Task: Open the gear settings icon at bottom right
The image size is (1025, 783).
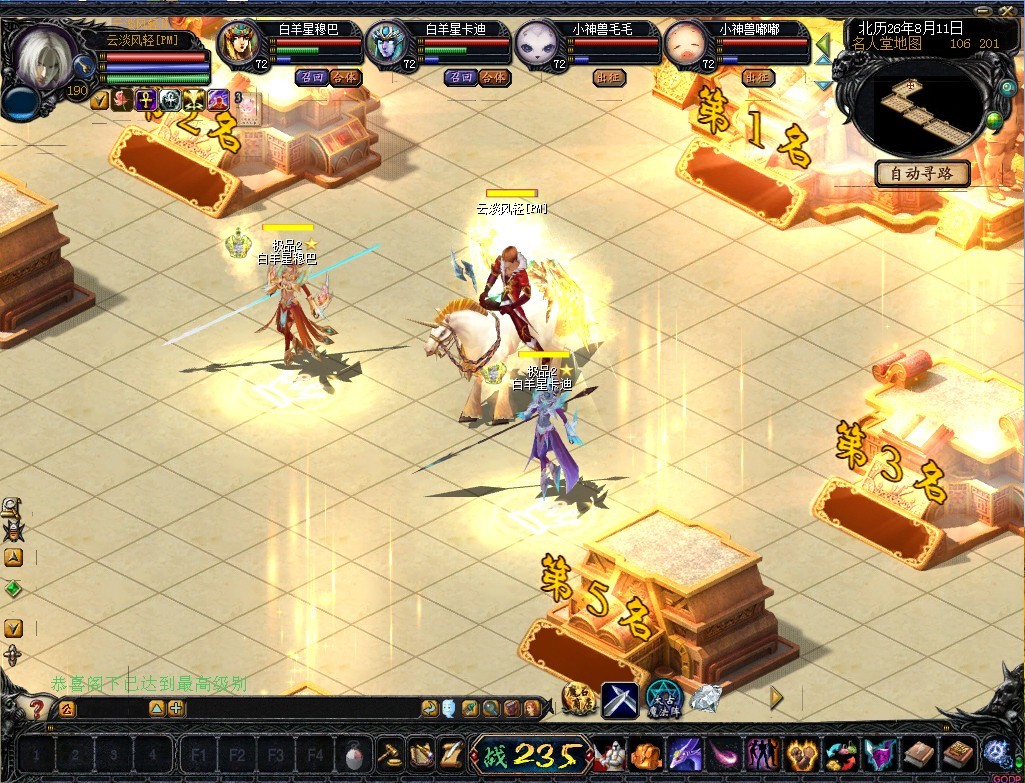Action: pos(996,753)
